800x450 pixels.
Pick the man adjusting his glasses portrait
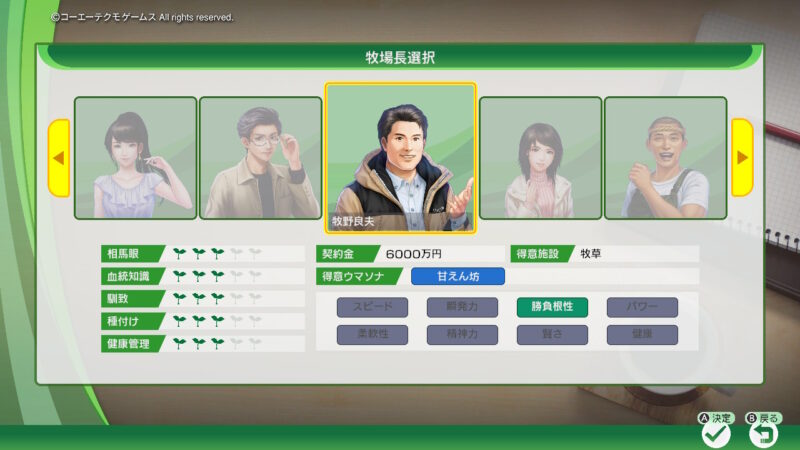click(260, 157)
